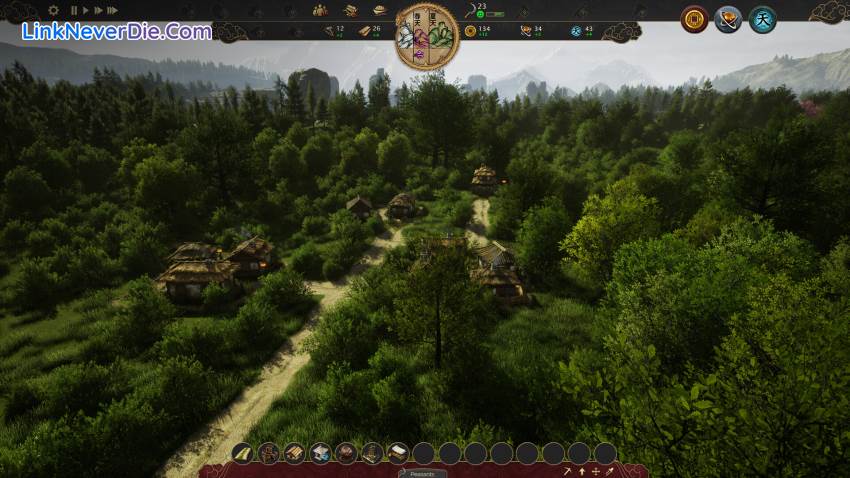Pause the game speed
This screenshot has height=478, width=850.
[74, 10]
